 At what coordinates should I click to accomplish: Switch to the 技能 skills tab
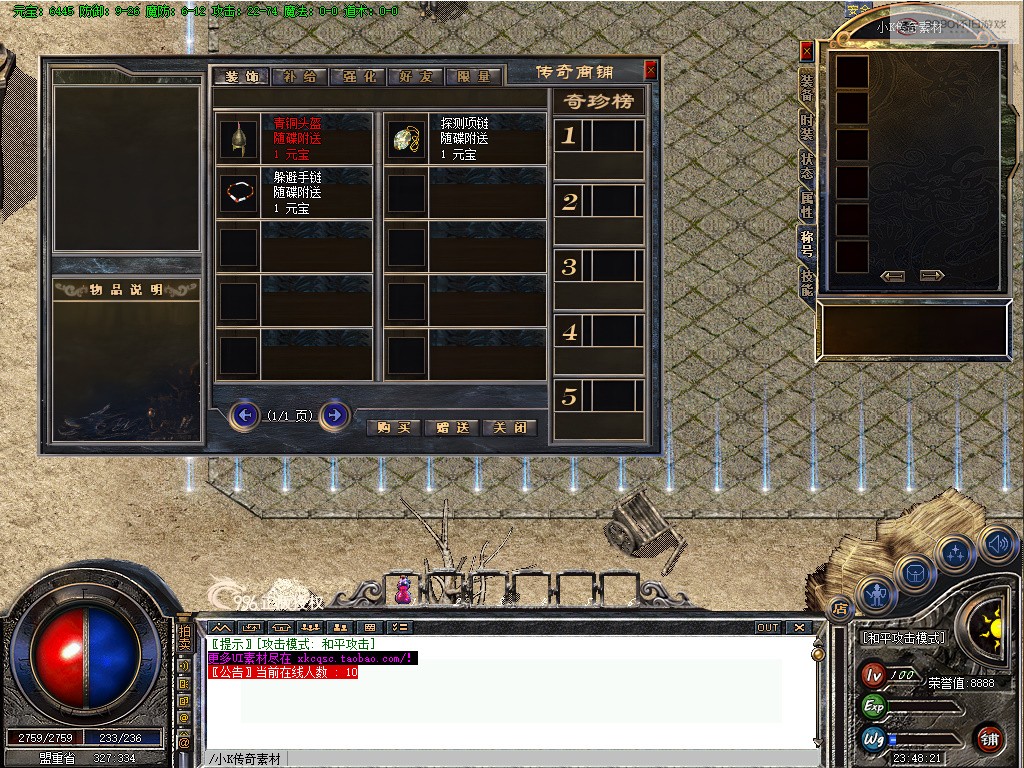[x=807, y=284]
